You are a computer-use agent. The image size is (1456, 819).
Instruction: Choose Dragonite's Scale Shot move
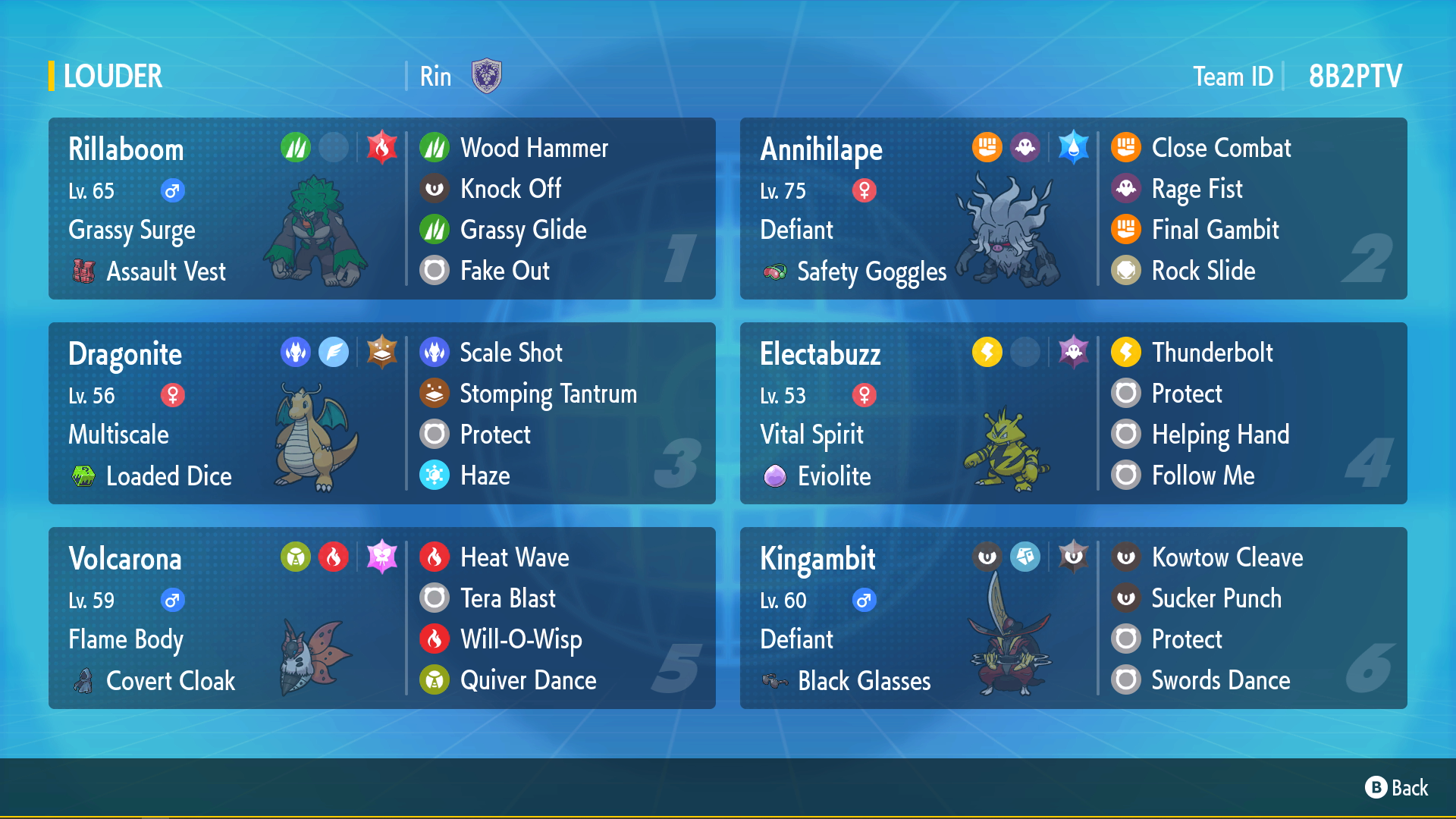click(511, 353)
